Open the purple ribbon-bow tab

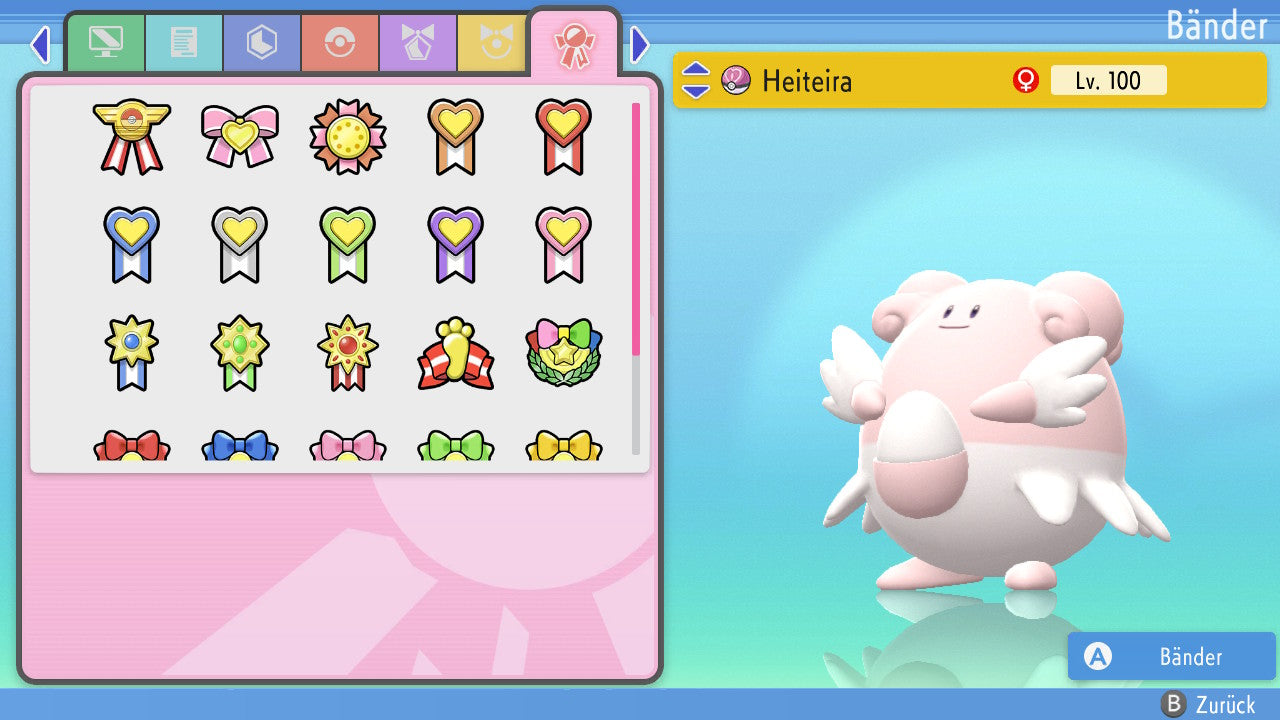coord(418,43)
